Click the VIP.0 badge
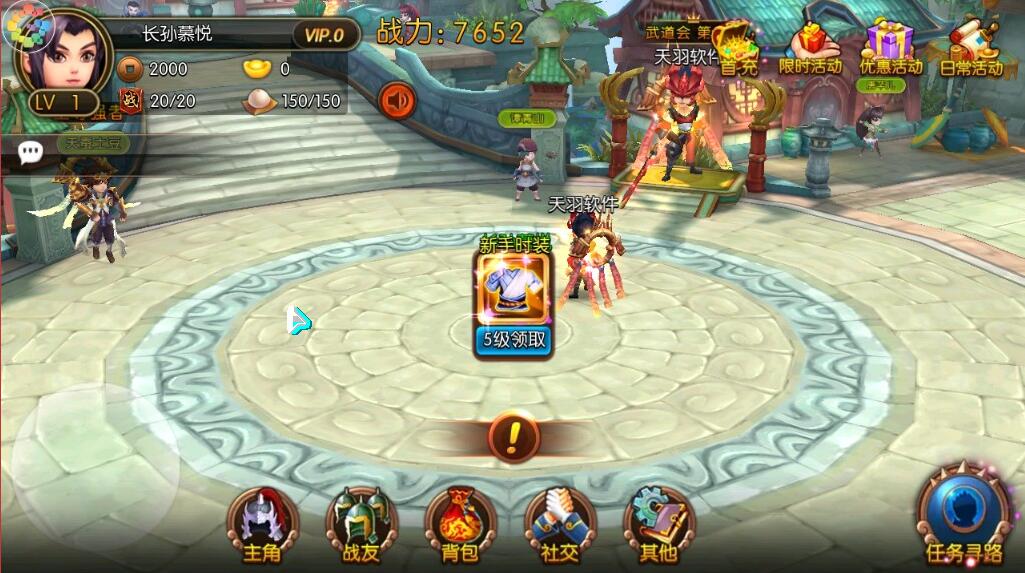This screenshot has width=1025, height=573. coord(324,36)
